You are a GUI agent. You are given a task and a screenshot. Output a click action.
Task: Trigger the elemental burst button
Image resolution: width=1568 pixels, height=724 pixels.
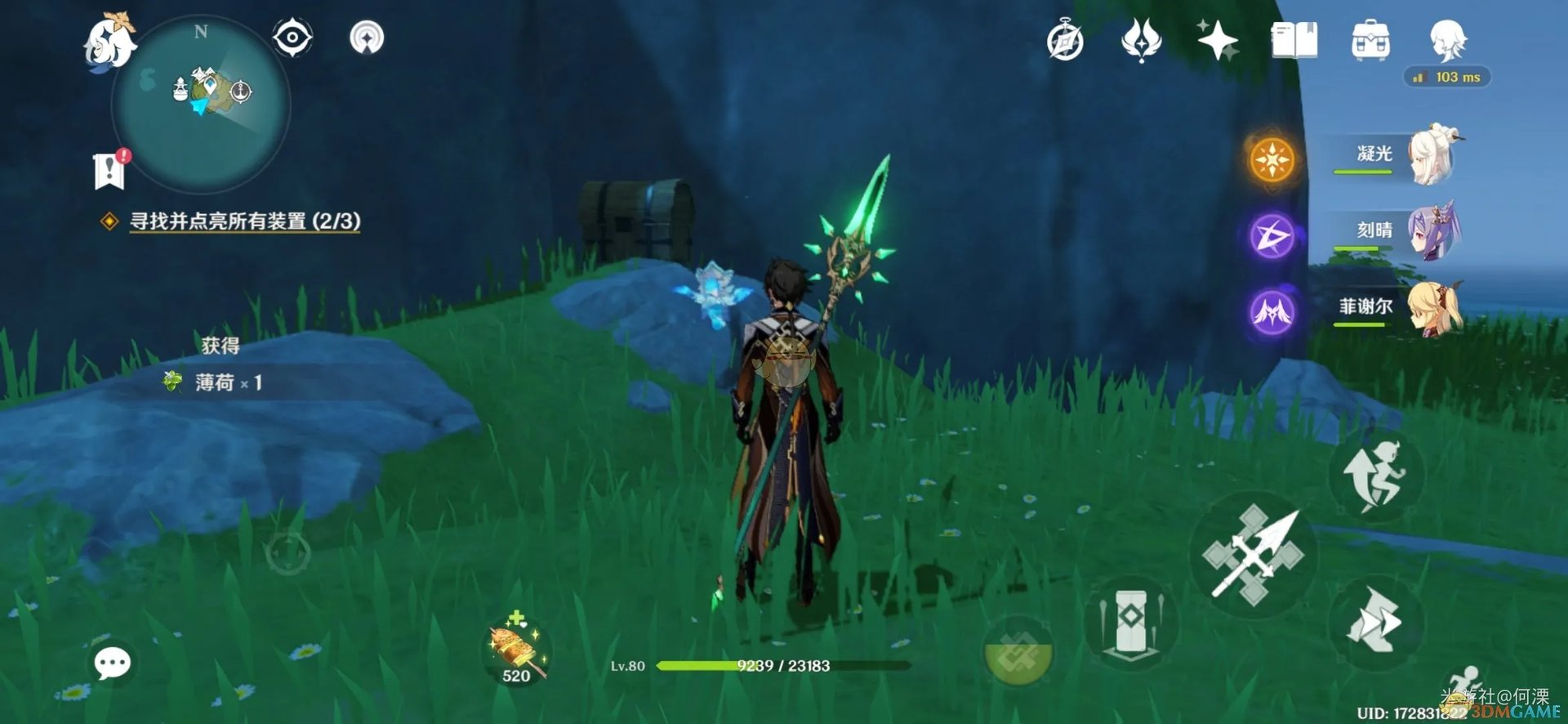pos(1018,653)
